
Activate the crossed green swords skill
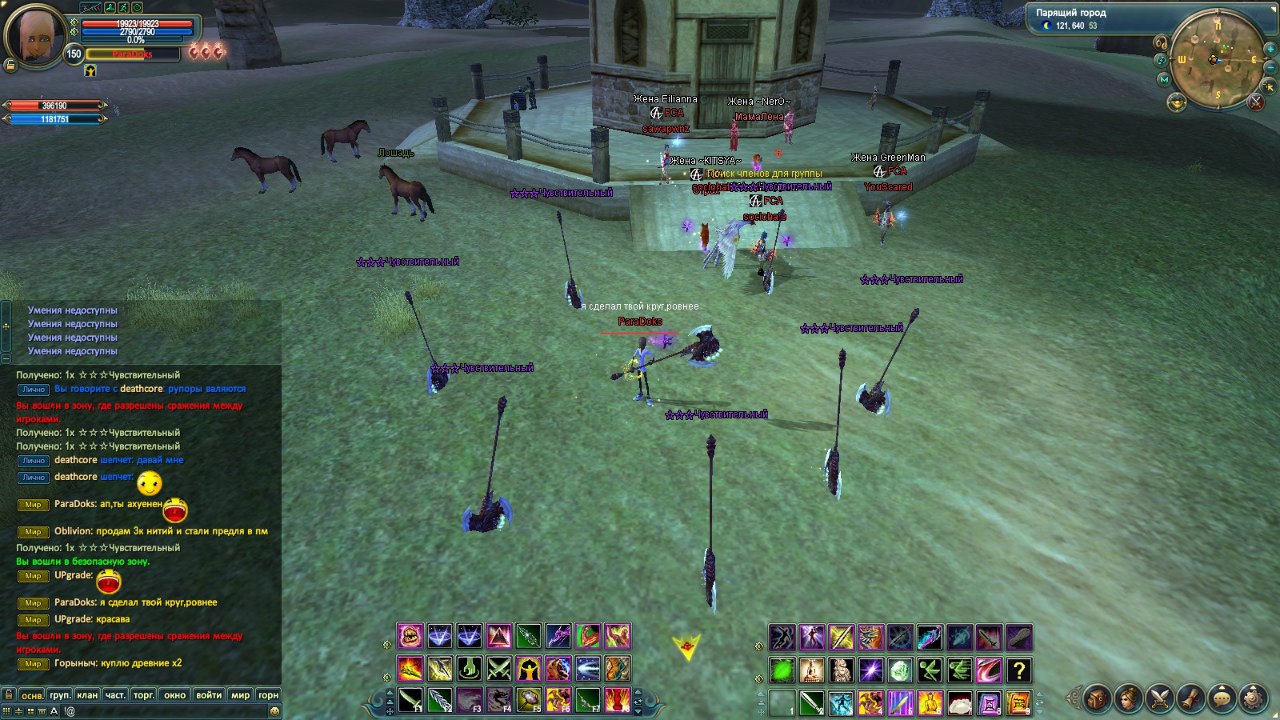coord(499,669)
